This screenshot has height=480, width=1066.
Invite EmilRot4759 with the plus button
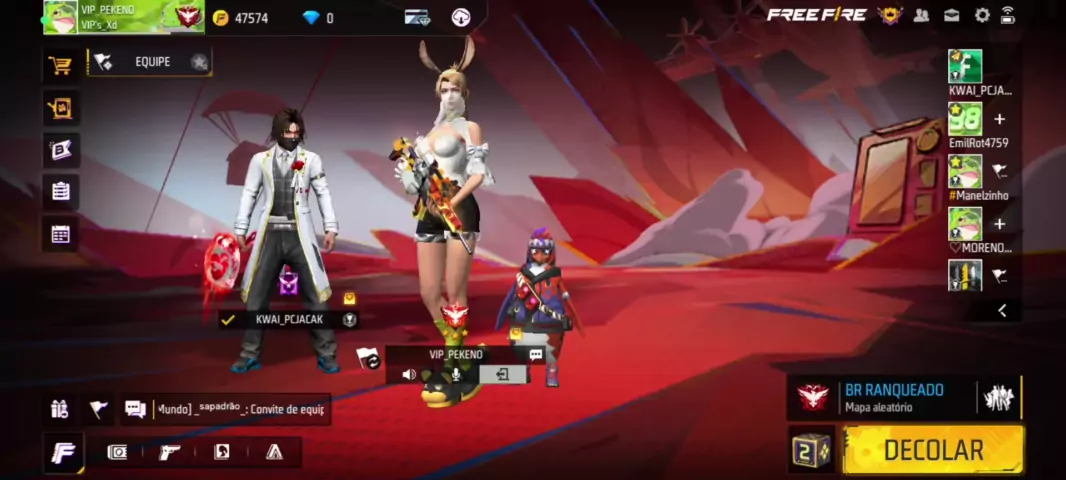pos(999,120)
